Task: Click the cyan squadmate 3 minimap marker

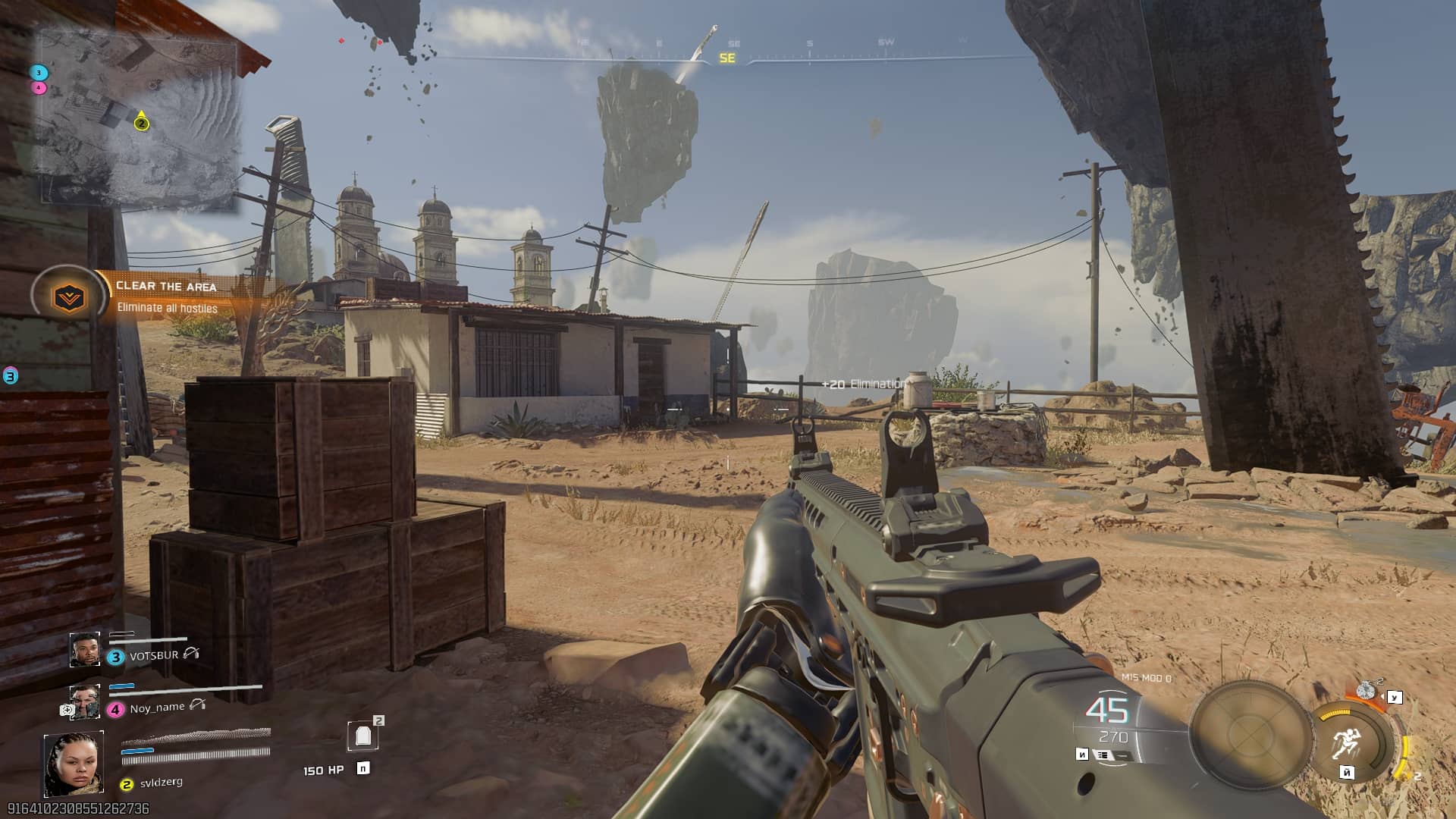Action: pyautogui.click(x=39, y=73)
